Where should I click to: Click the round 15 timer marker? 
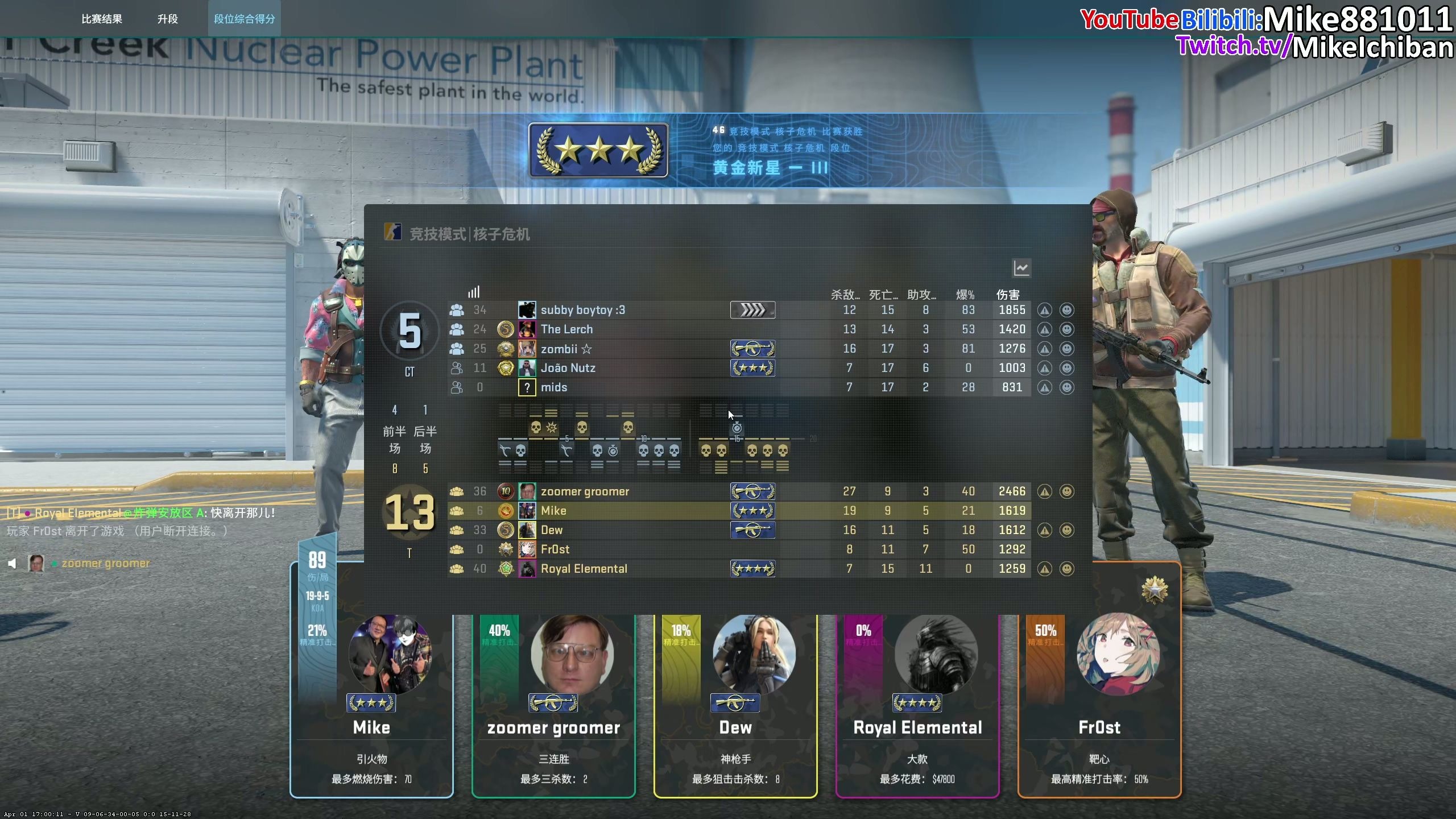tap(737, 428)
